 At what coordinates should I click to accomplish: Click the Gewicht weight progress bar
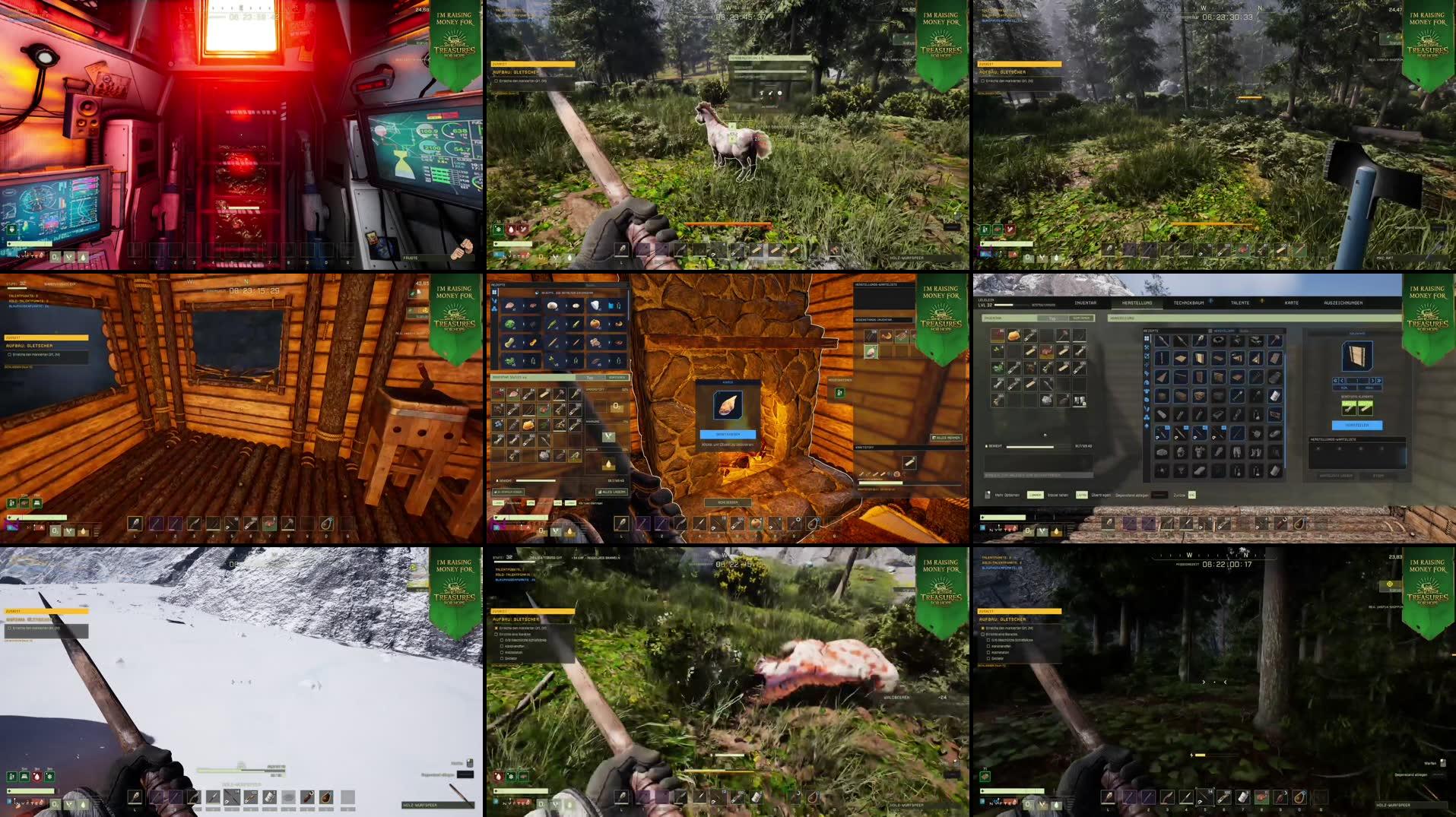536,481
